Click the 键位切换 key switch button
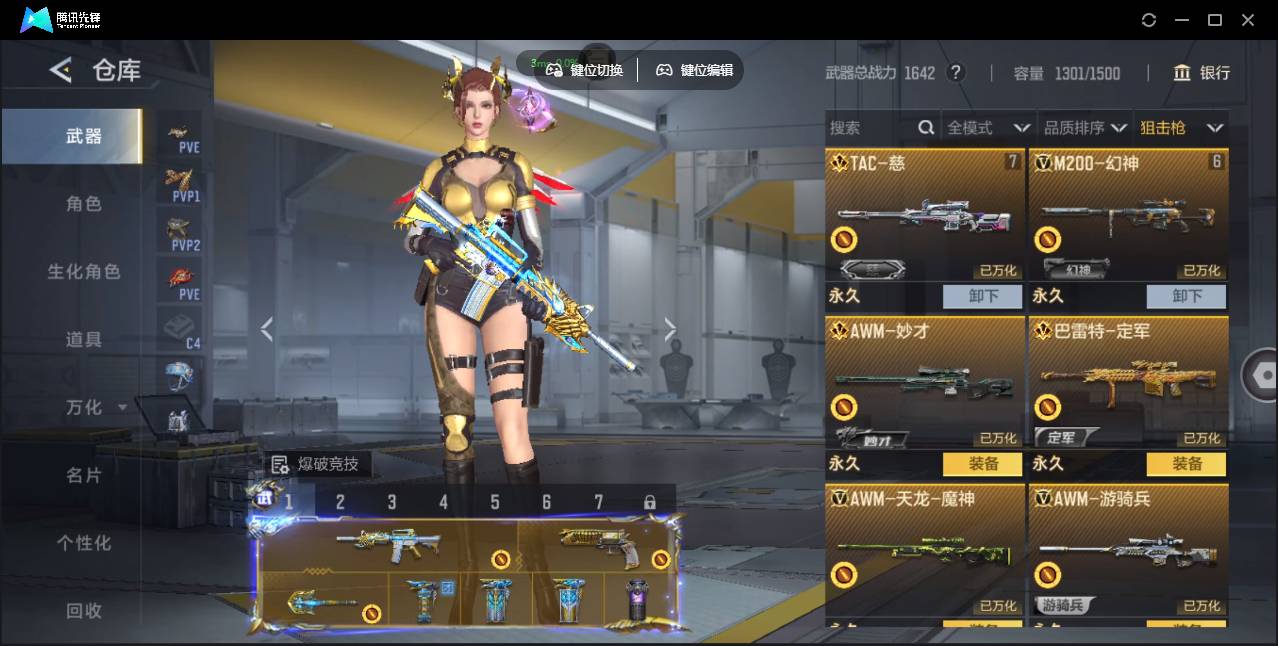Viewport: 1278px width, 646px height. click(584, 70)
